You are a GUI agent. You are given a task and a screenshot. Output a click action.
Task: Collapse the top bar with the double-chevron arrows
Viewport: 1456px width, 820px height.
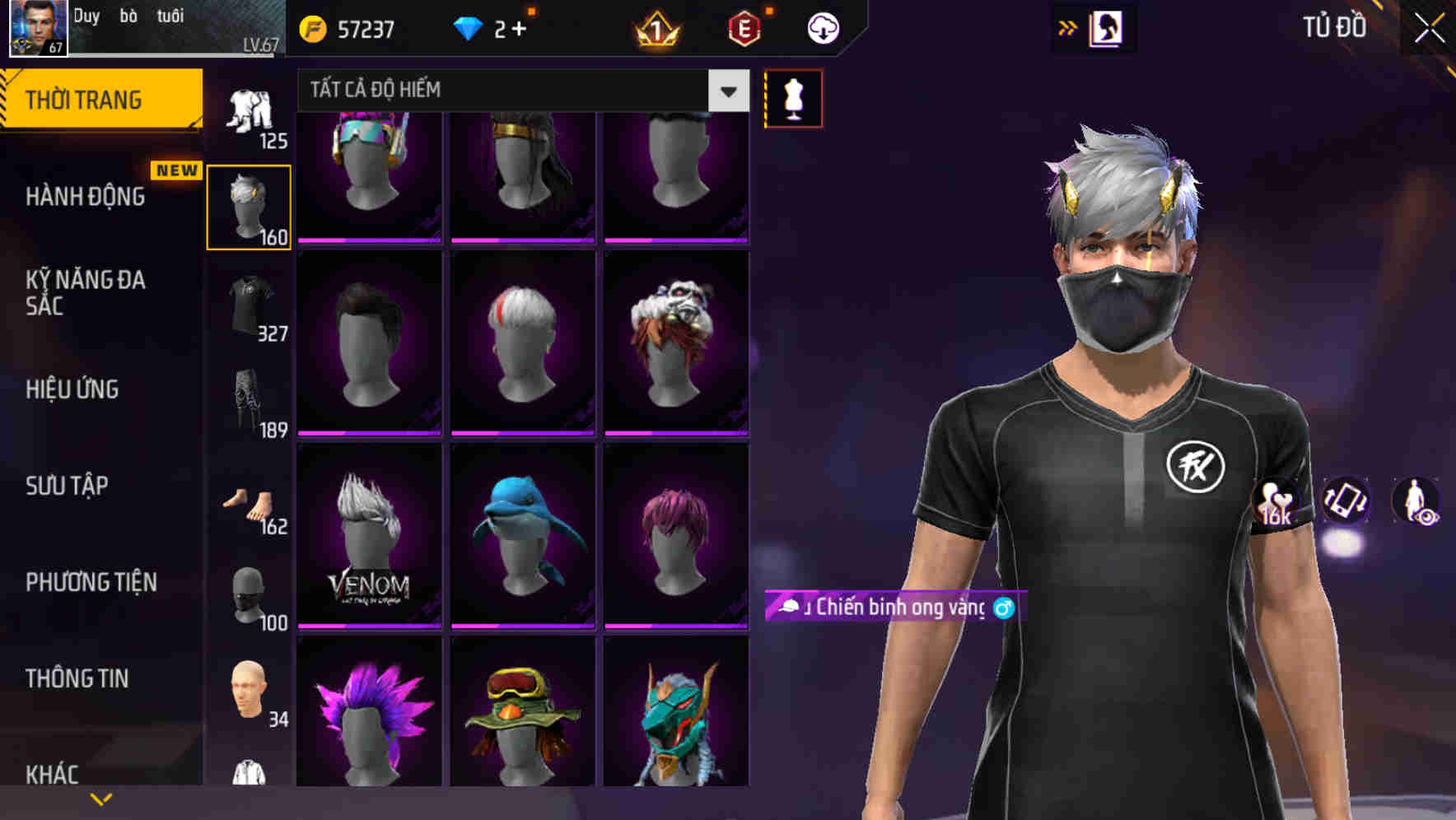point(1069,26)
